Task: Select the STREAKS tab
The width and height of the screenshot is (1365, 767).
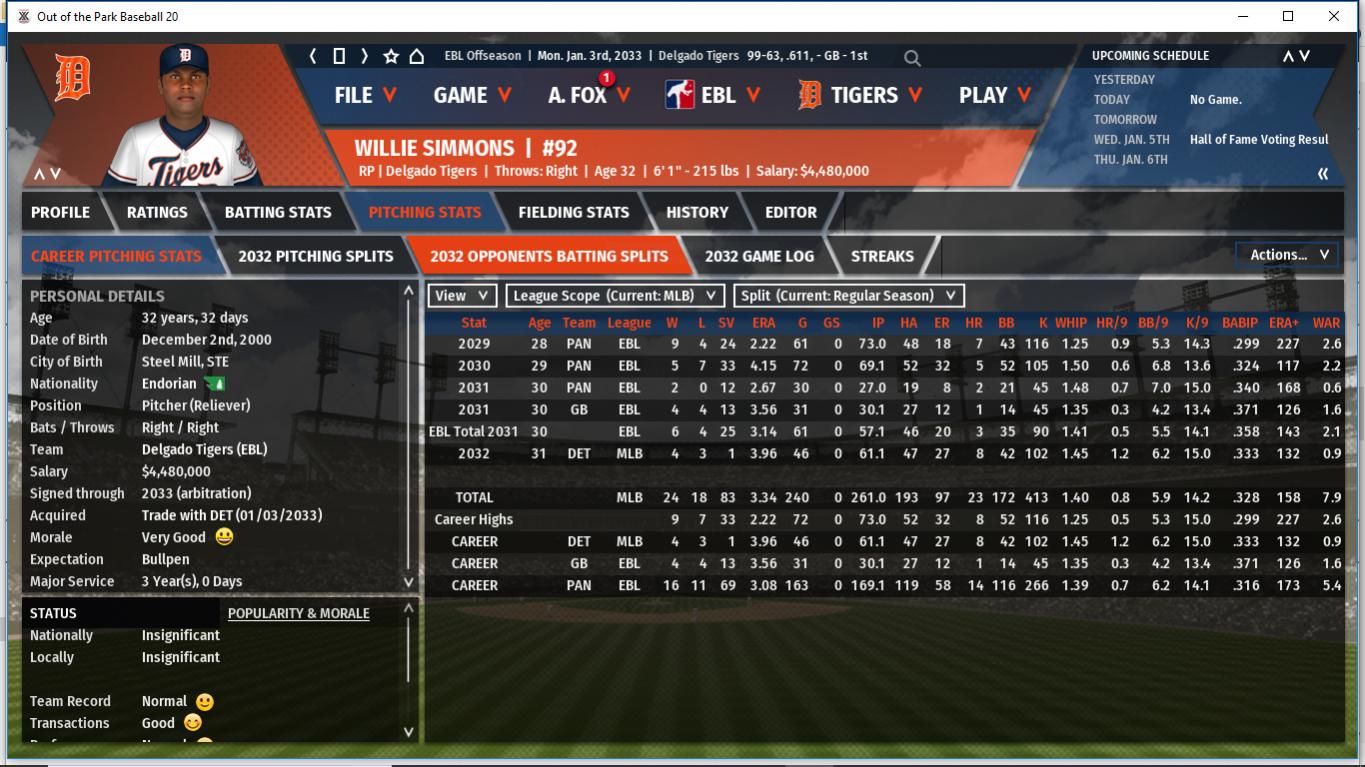Action: (882, 256)
